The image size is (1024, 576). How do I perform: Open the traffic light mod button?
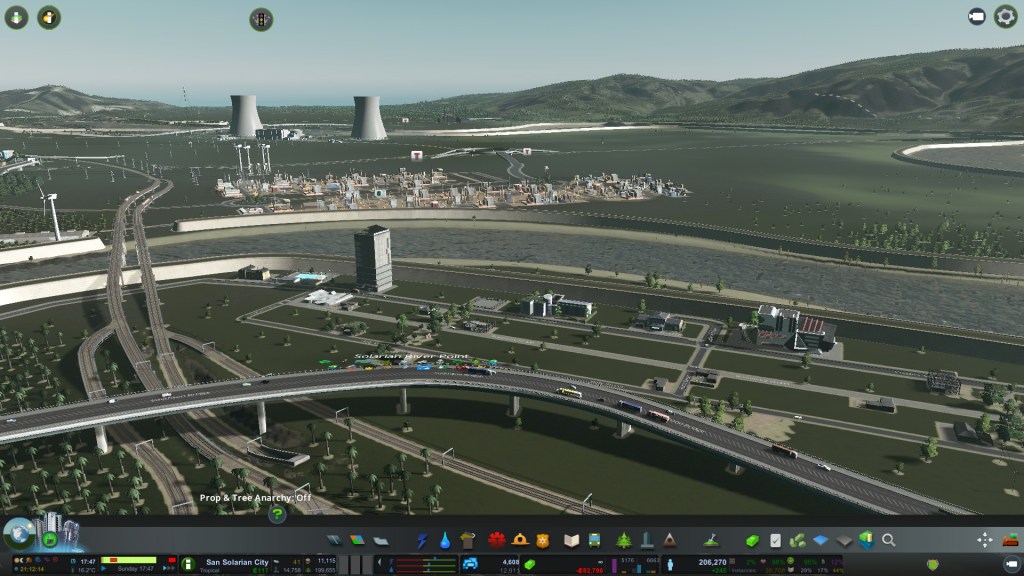pos(261,19)
